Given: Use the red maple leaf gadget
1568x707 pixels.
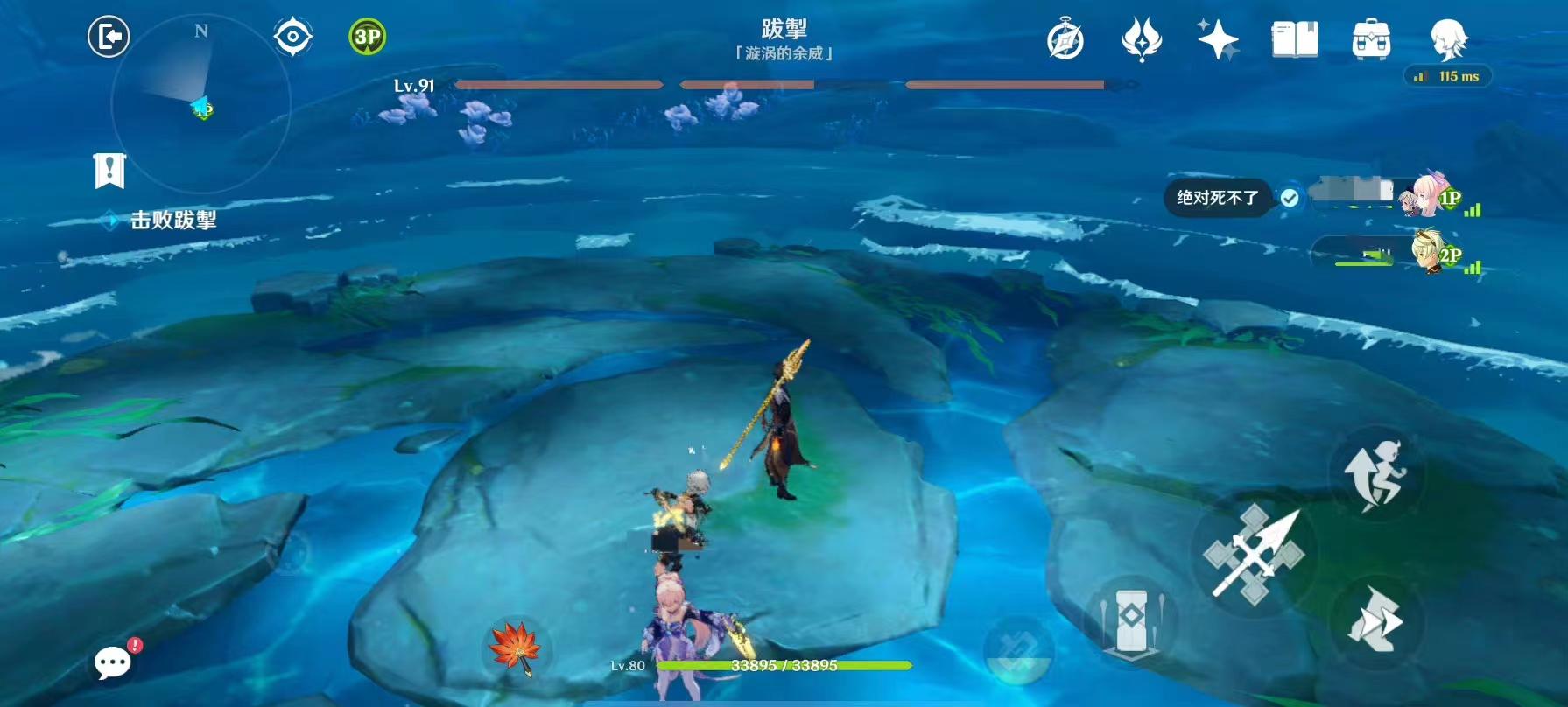Looking at the screenshot, I should (516, 648).
